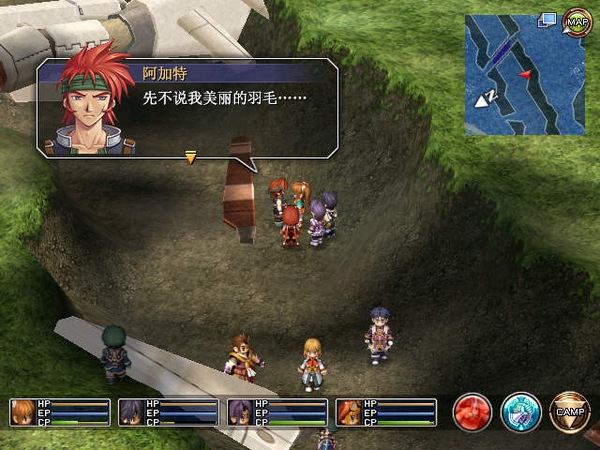Click the blue minimap panel

(x=524, y=80)
